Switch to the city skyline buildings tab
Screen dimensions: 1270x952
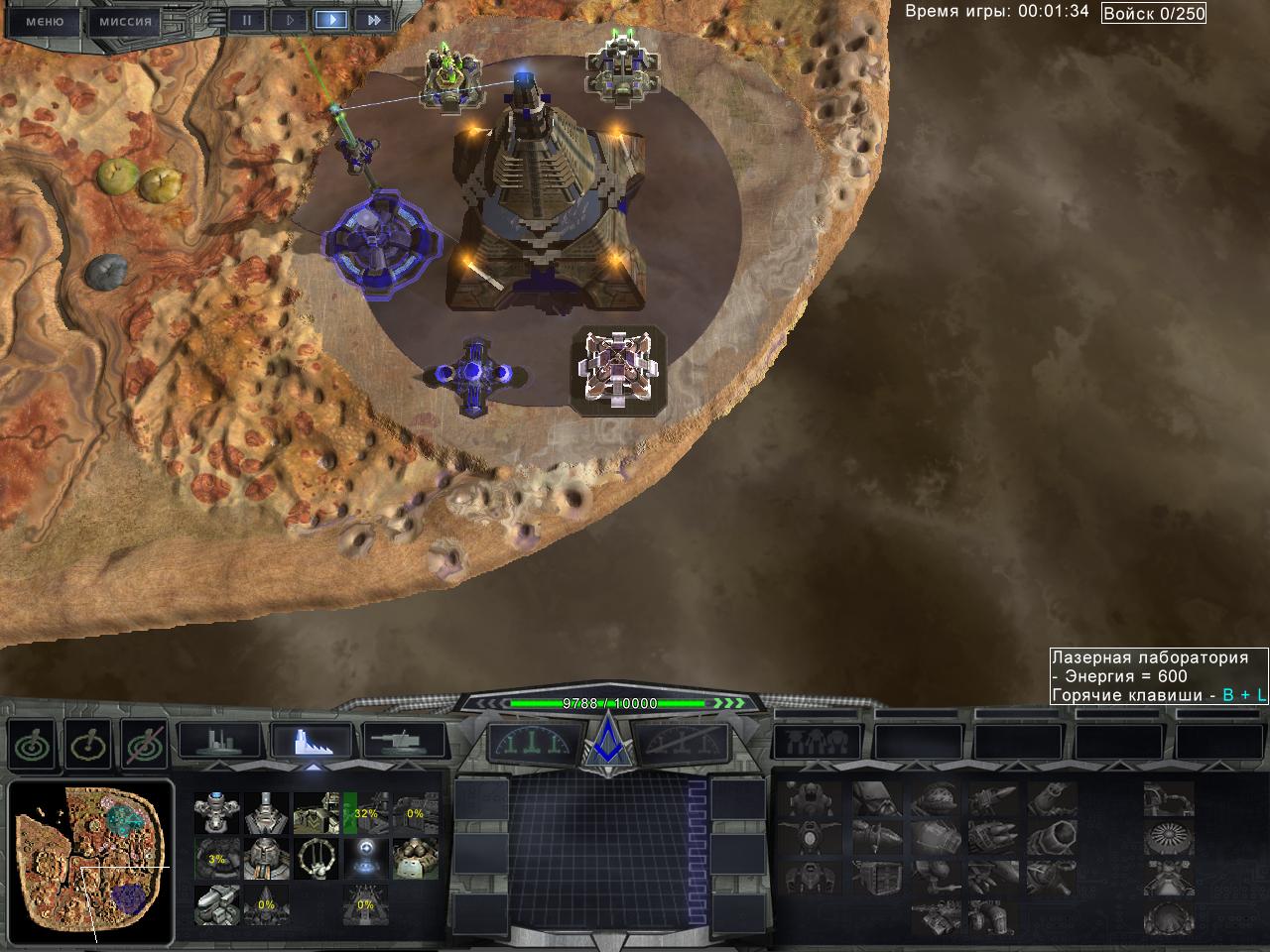[x=218, y=741]
